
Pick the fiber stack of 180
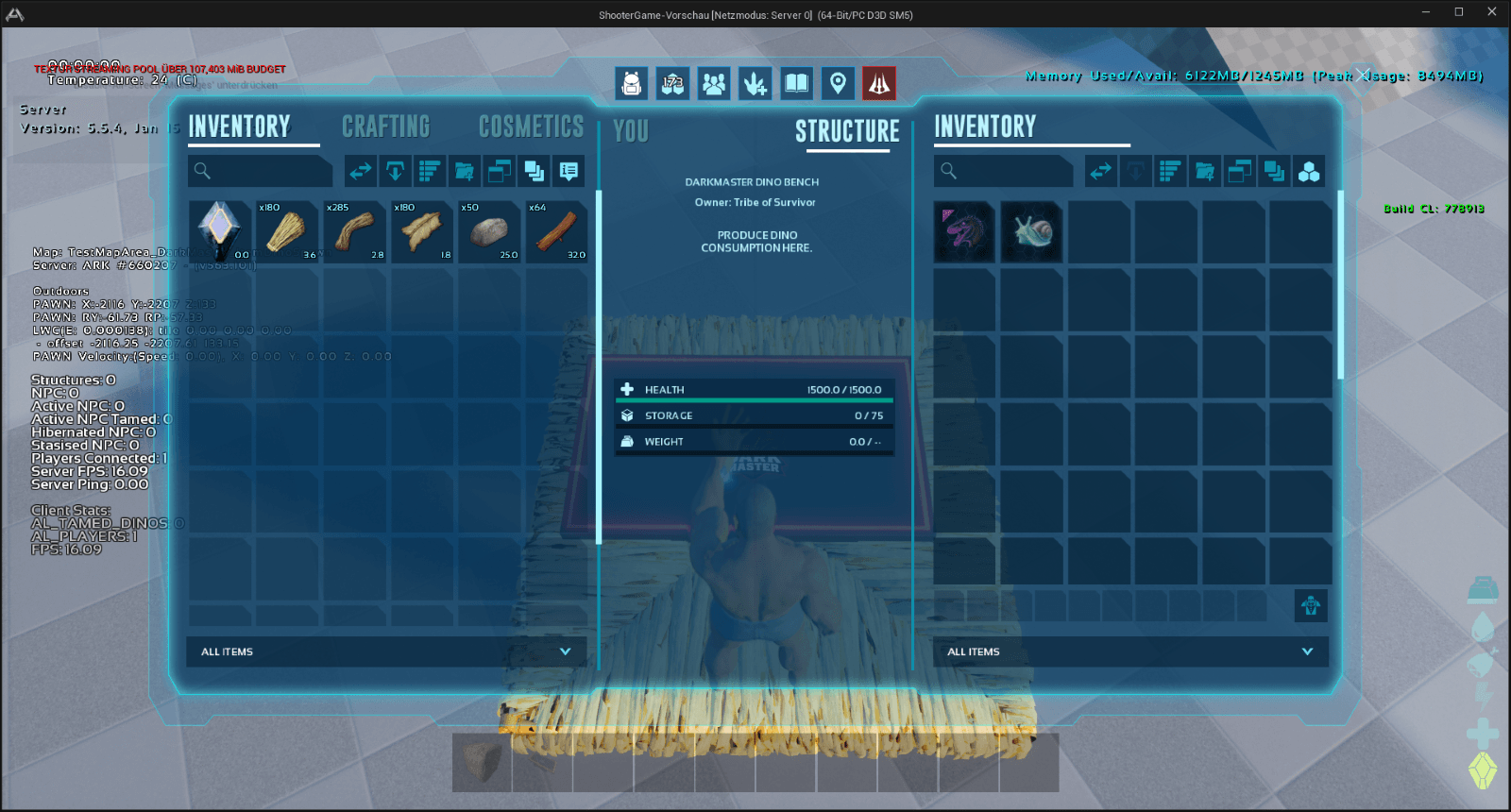[422, 231]
